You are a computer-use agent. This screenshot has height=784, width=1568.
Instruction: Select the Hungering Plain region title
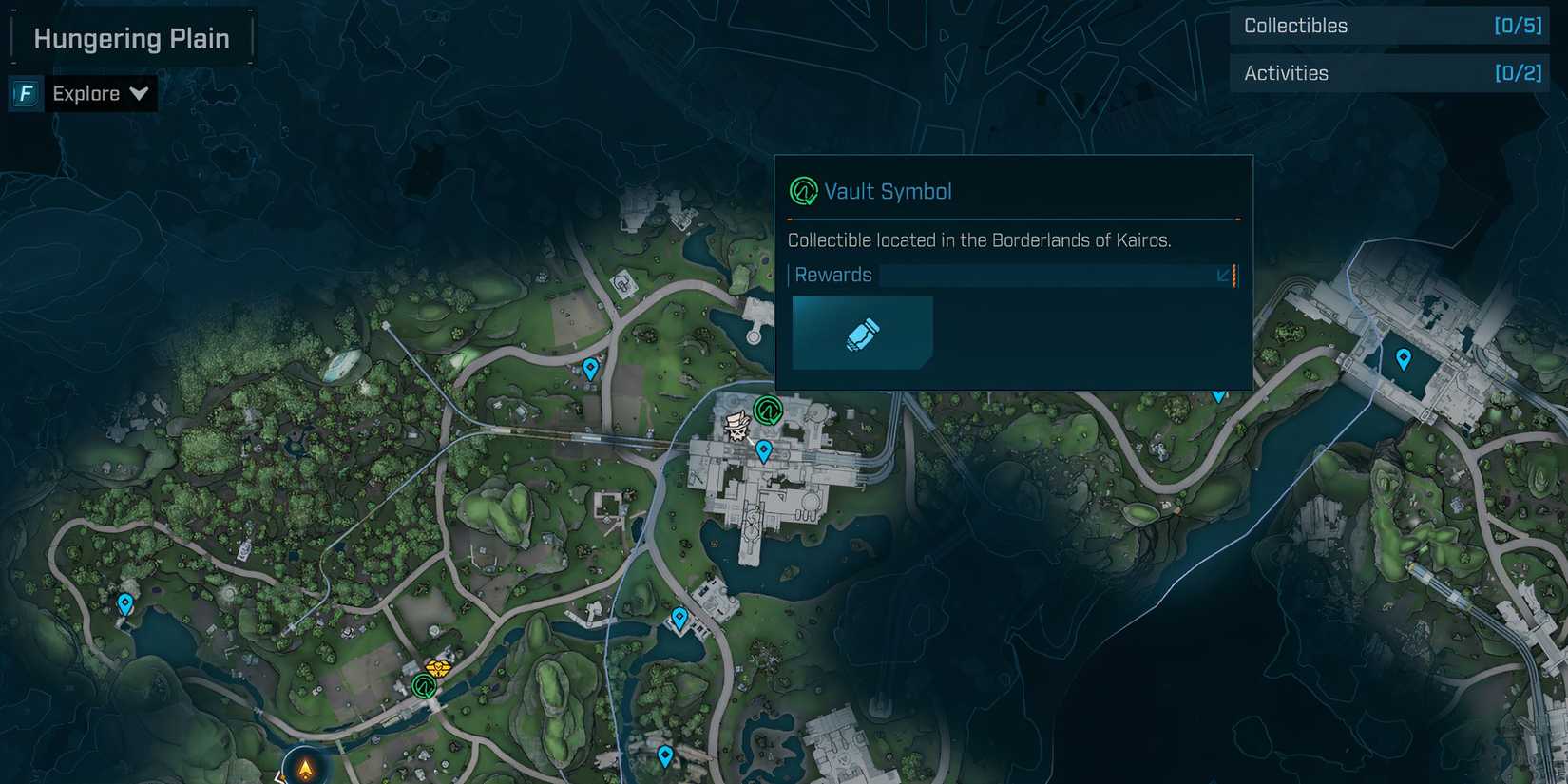[x=130, y=38]
